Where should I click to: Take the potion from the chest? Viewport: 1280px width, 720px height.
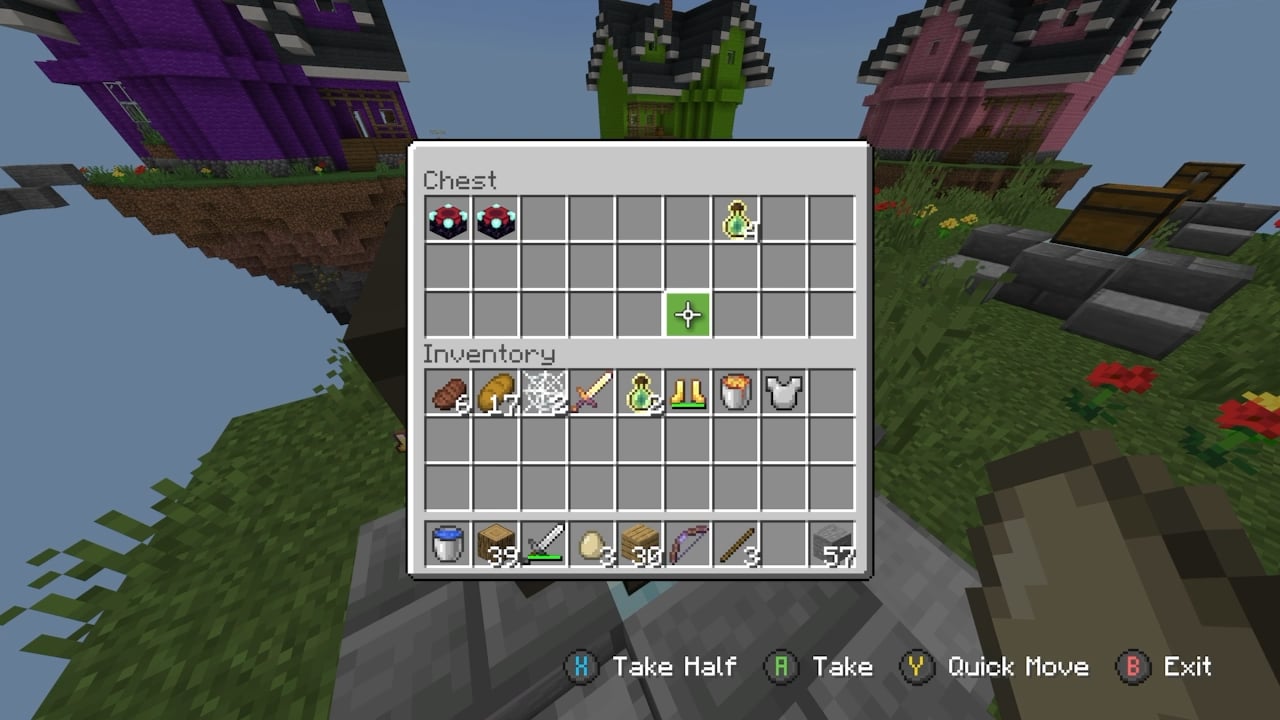tap(736, 219)
